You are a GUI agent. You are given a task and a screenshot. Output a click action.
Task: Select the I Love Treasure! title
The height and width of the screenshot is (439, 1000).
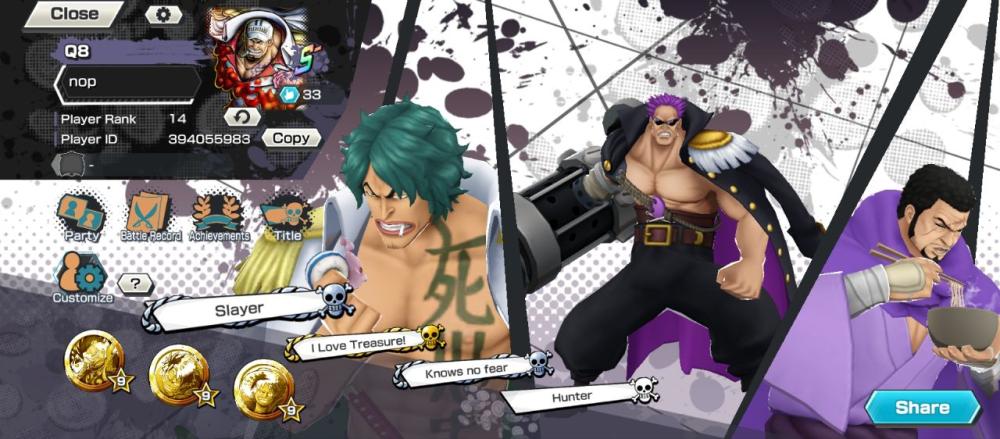tap(357, 344)
